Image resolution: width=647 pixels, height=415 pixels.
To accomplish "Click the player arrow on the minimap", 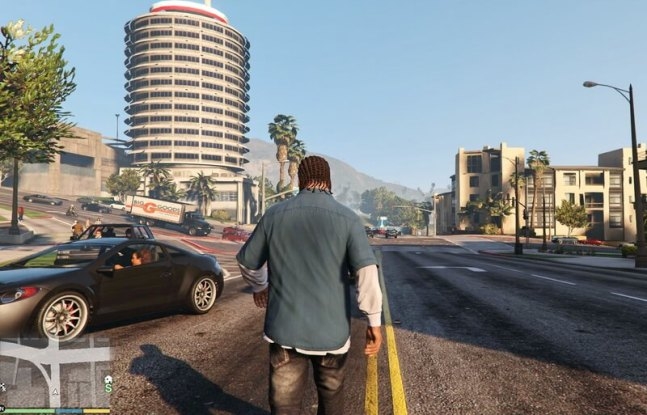I will [x=55, y=391].
